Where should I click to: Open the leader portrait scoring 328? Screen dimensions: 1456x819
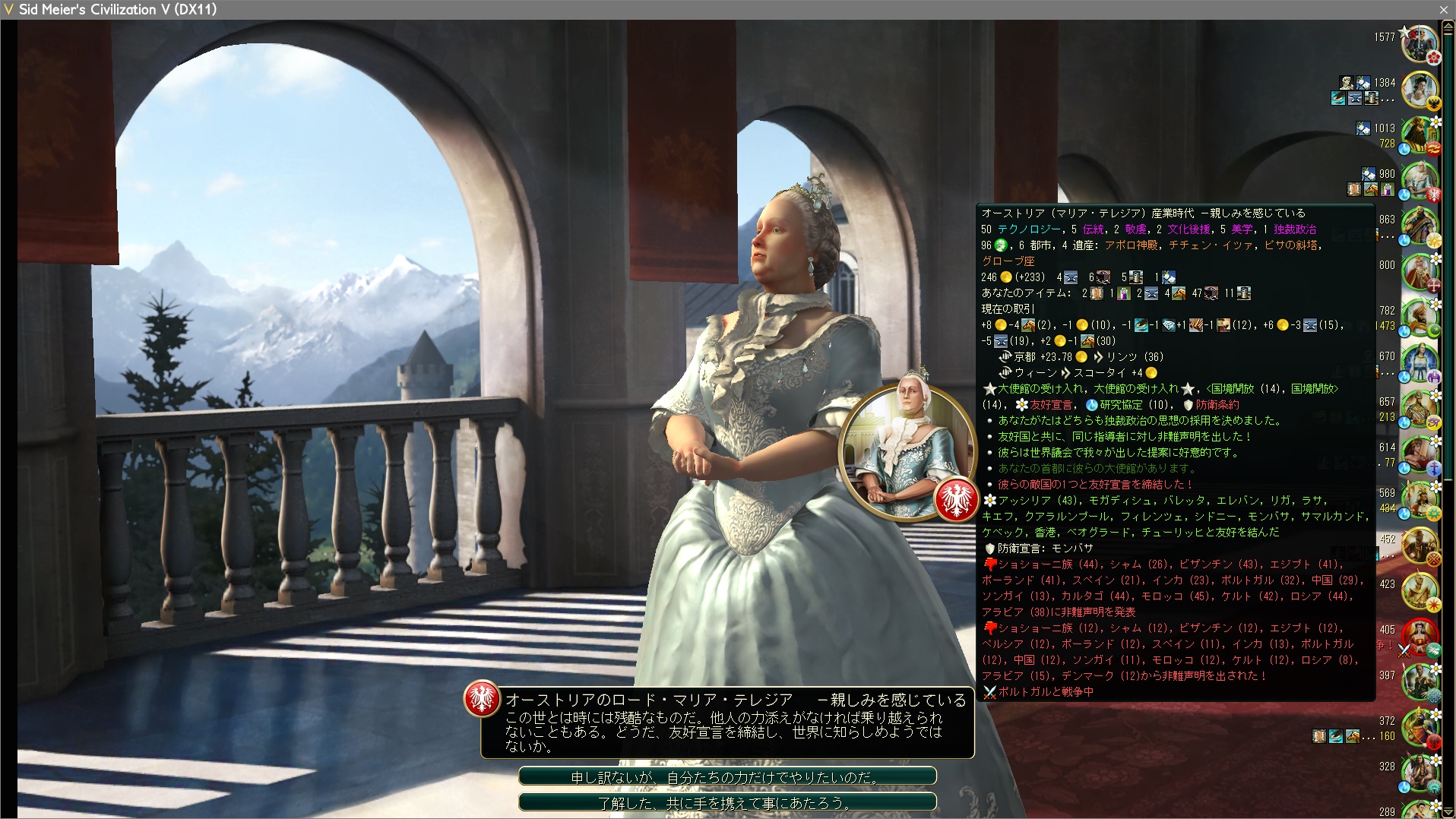click(1419, 773)
